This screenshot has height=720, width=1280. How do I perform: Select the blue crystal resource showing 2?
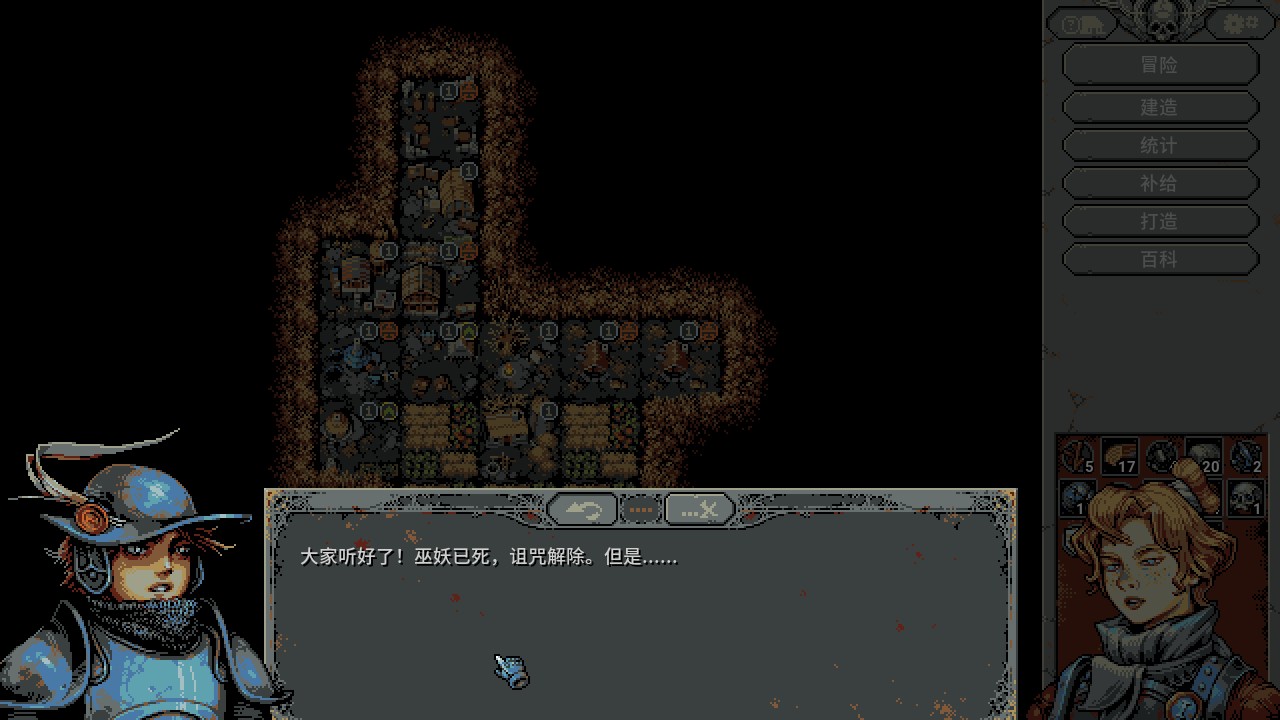(x=1246, y=456)
